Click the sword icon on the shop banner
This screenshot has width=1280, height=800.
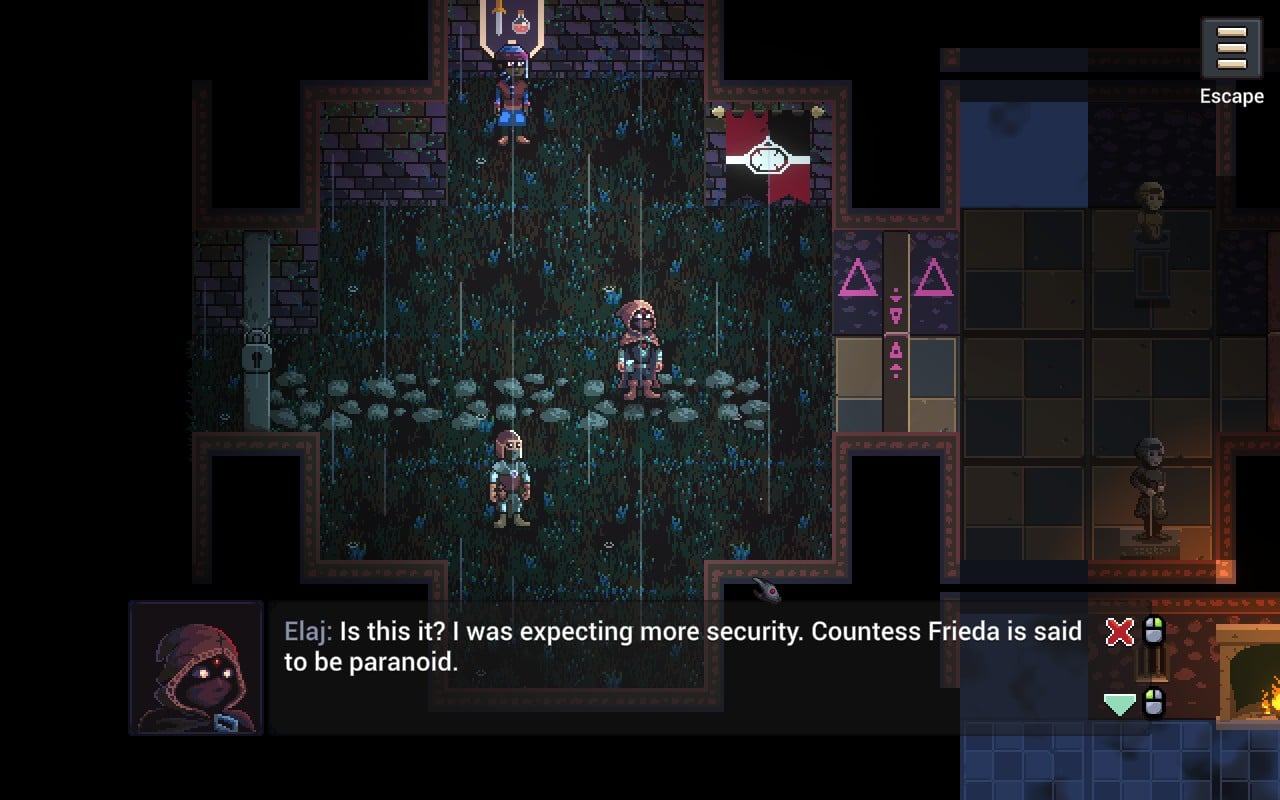tap(500, 17)
